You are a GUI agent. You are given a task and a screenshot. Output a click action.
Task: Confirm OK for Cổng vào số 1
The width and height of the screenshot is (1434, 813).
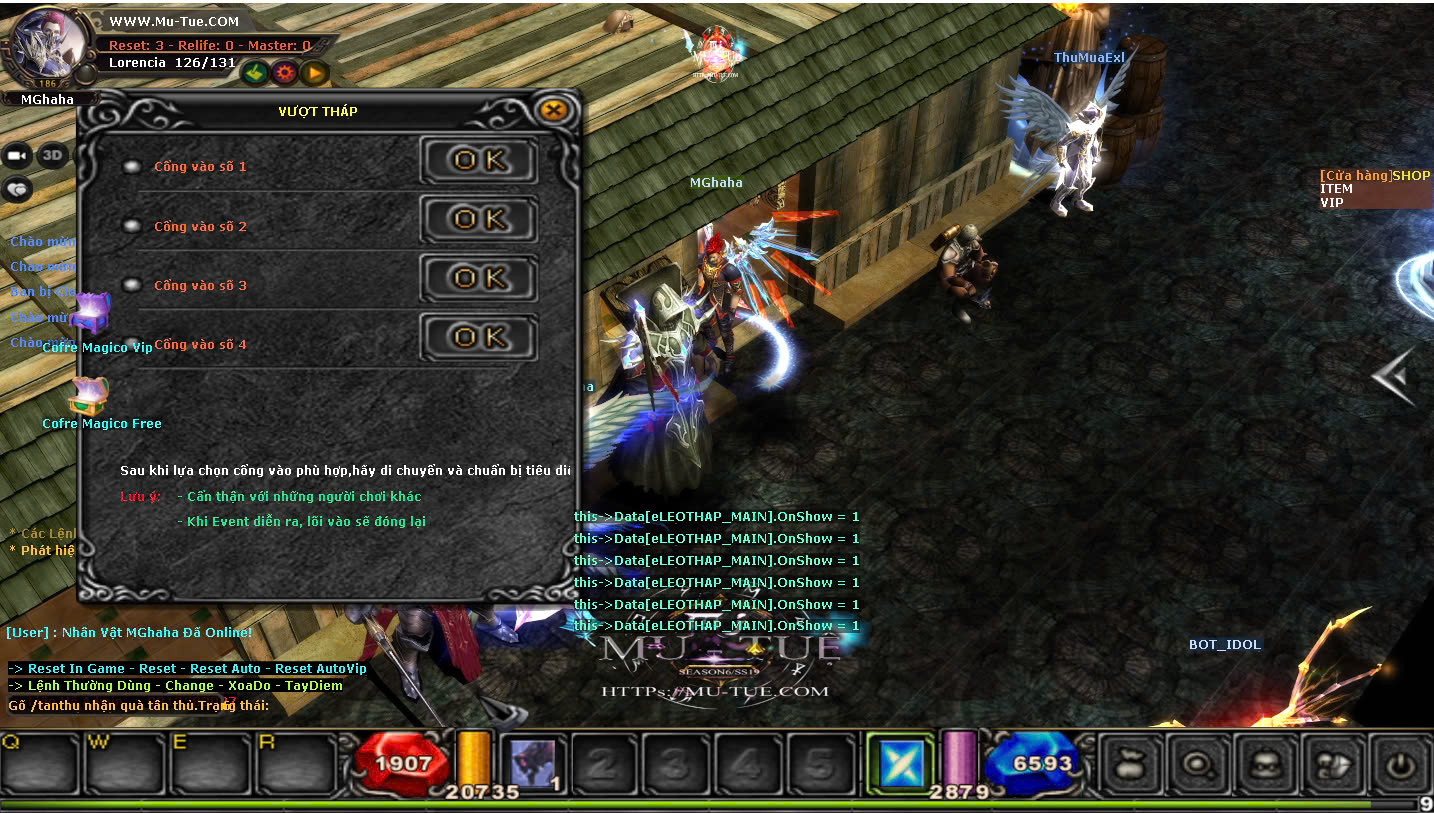[479, 160]
